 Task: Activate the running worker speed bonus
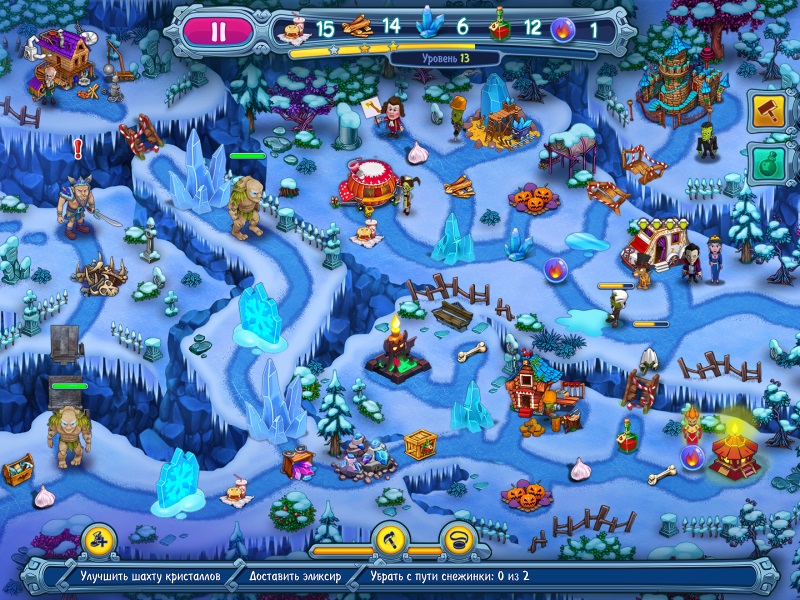click(x=100, y=540)
